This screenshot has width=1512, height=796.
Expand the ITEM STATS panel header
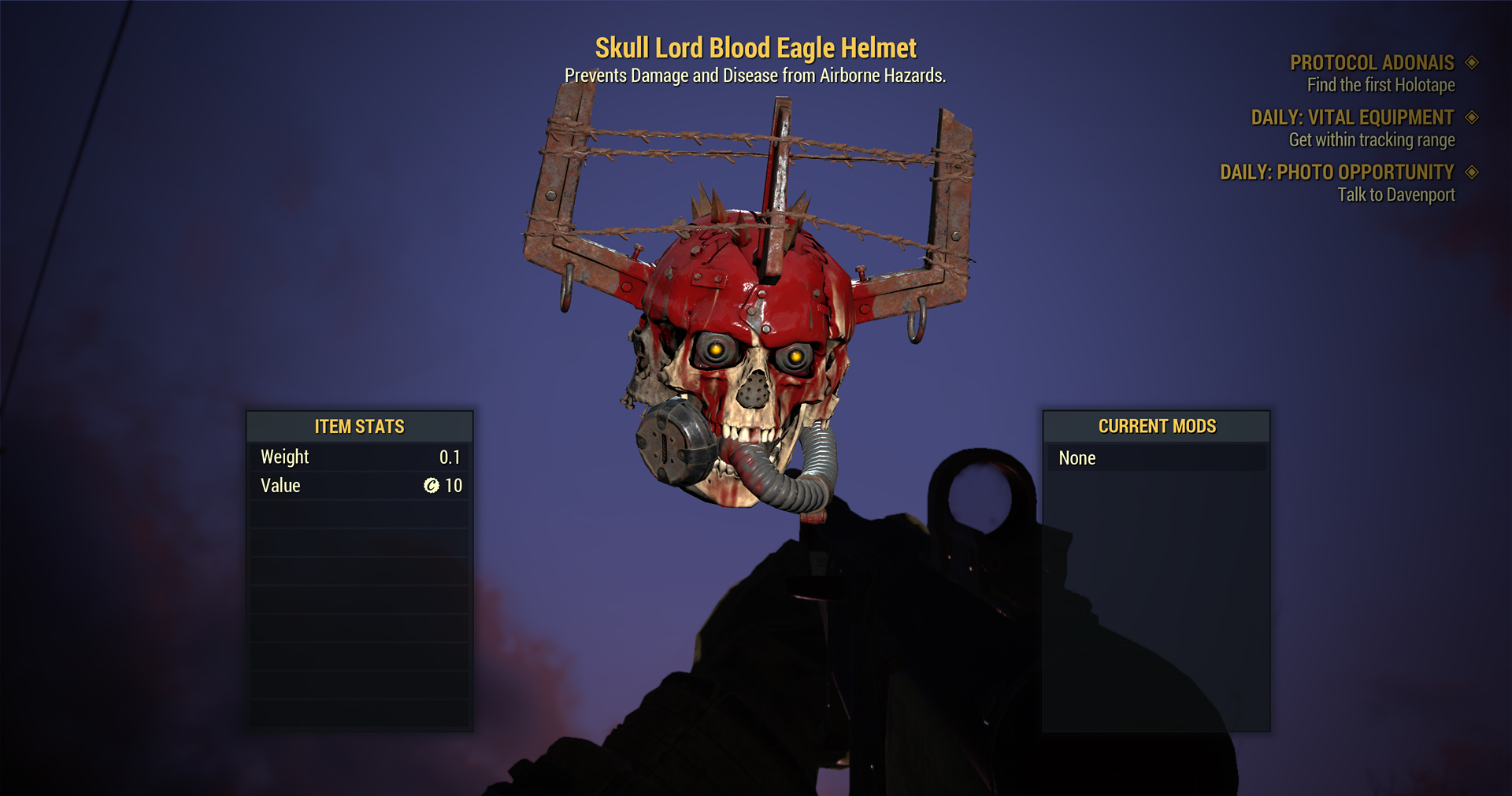click(359, 426)
